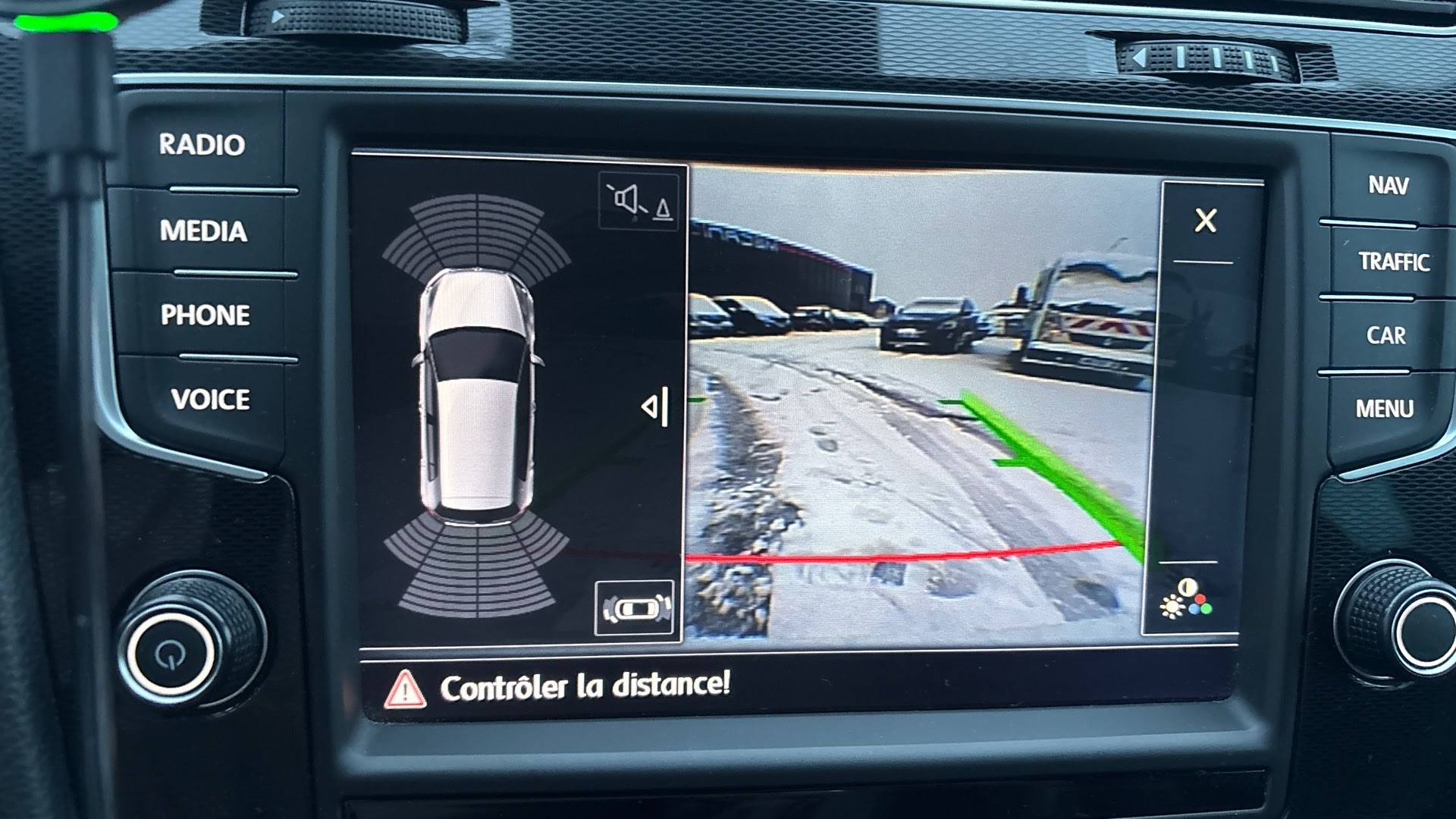Open the RADIO menu
The height and width of the screenshot is (819, 1456).
click(202, 144)
